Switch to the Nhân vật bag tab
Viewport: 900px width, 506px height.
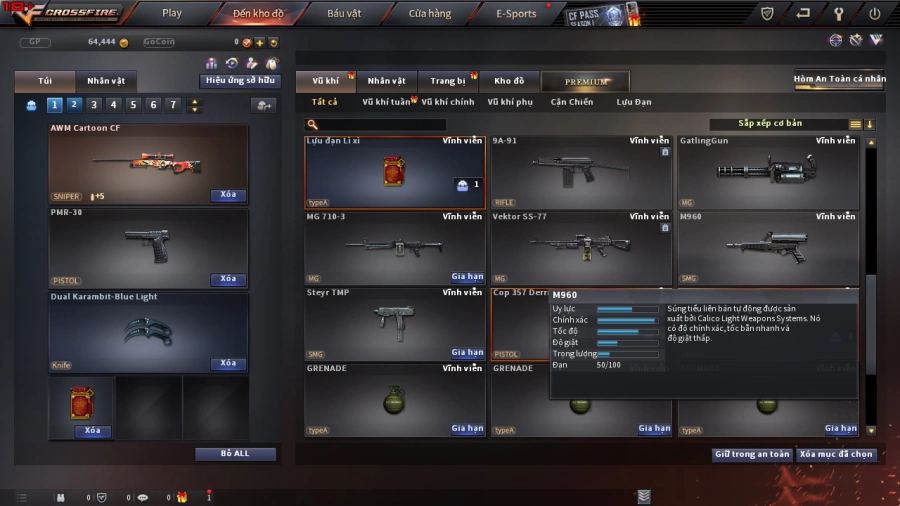coord(106,81)
